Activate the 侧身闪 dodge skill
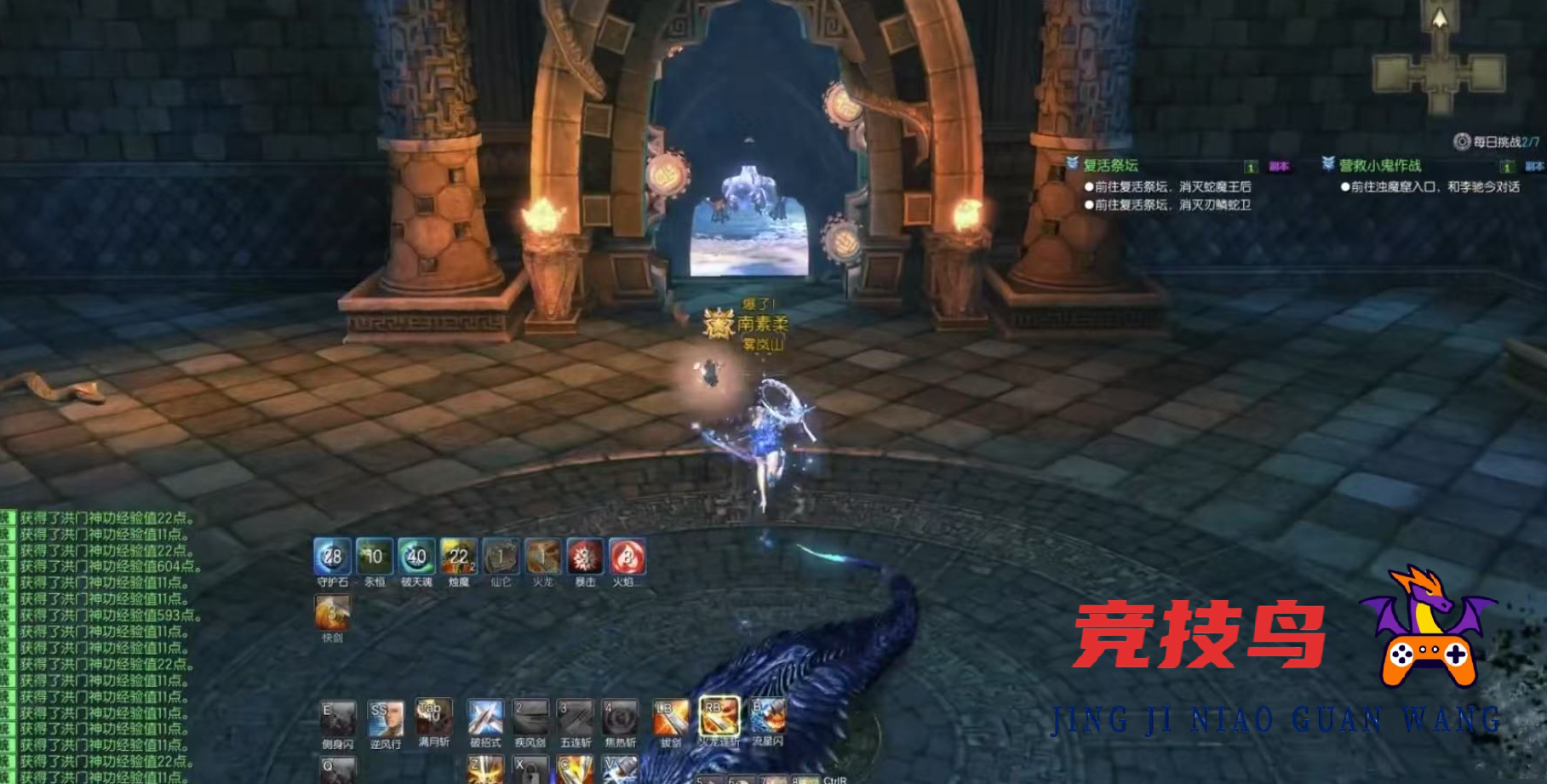1547x784 pixels. click(338, 718)
